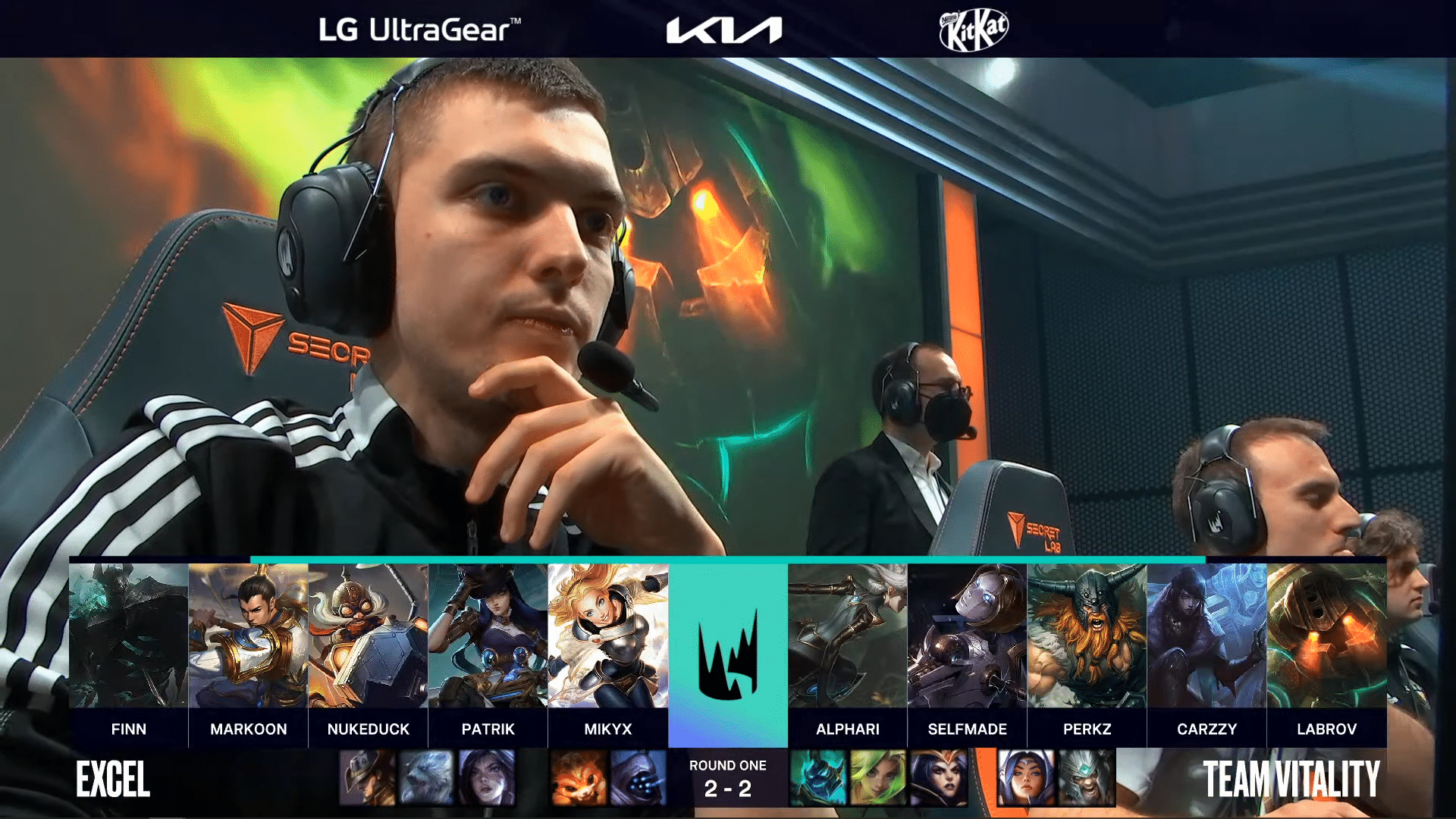Select Finn's champion card
This screenshot has height=819, width=1456.
click(128, 635)
